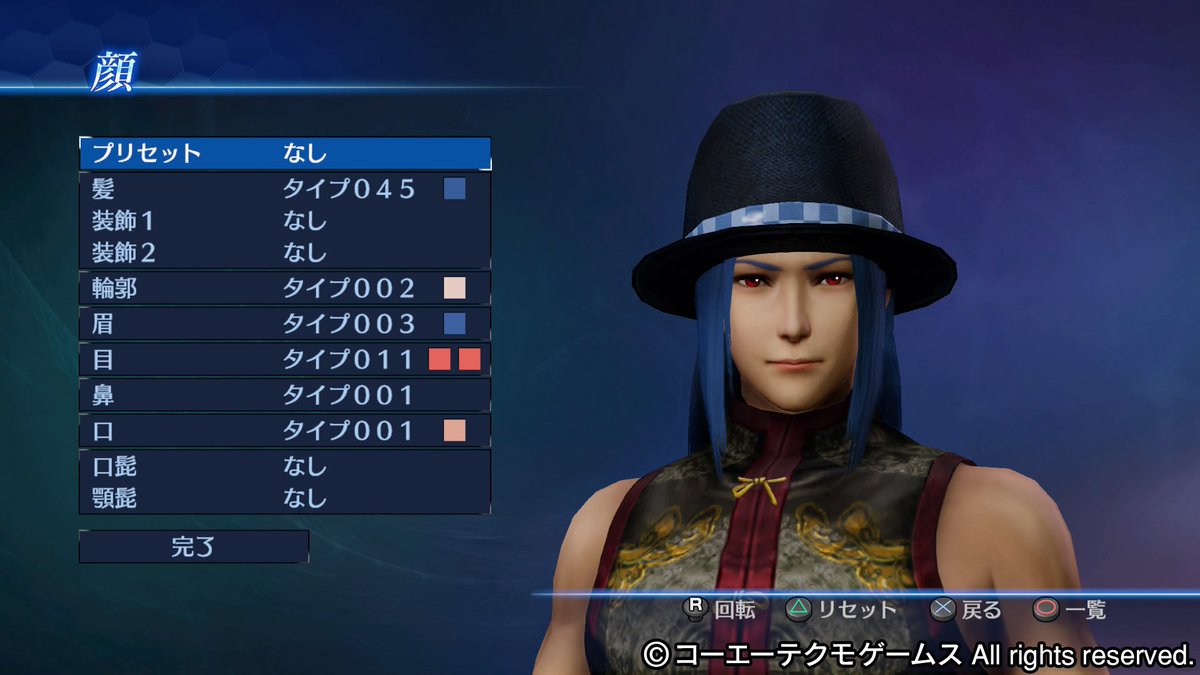This screenshot has height=675, width=1200.
Task: Click the blue eyebrow color swatch
Action: tap(455, 324)
